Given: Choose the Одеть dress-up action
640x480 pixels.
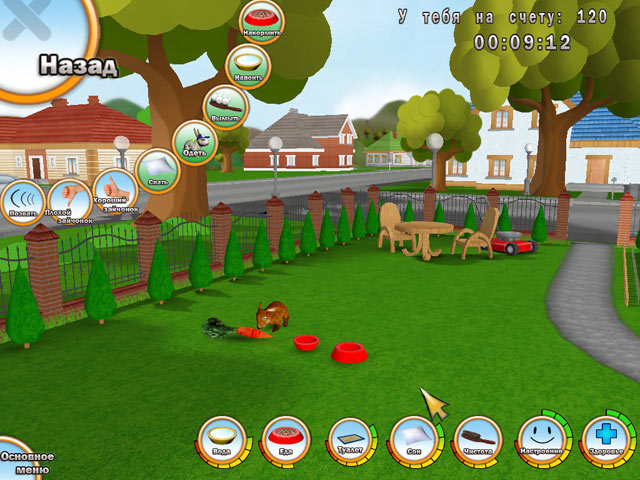Looking at the screenshot, I should tap(194, 143).
